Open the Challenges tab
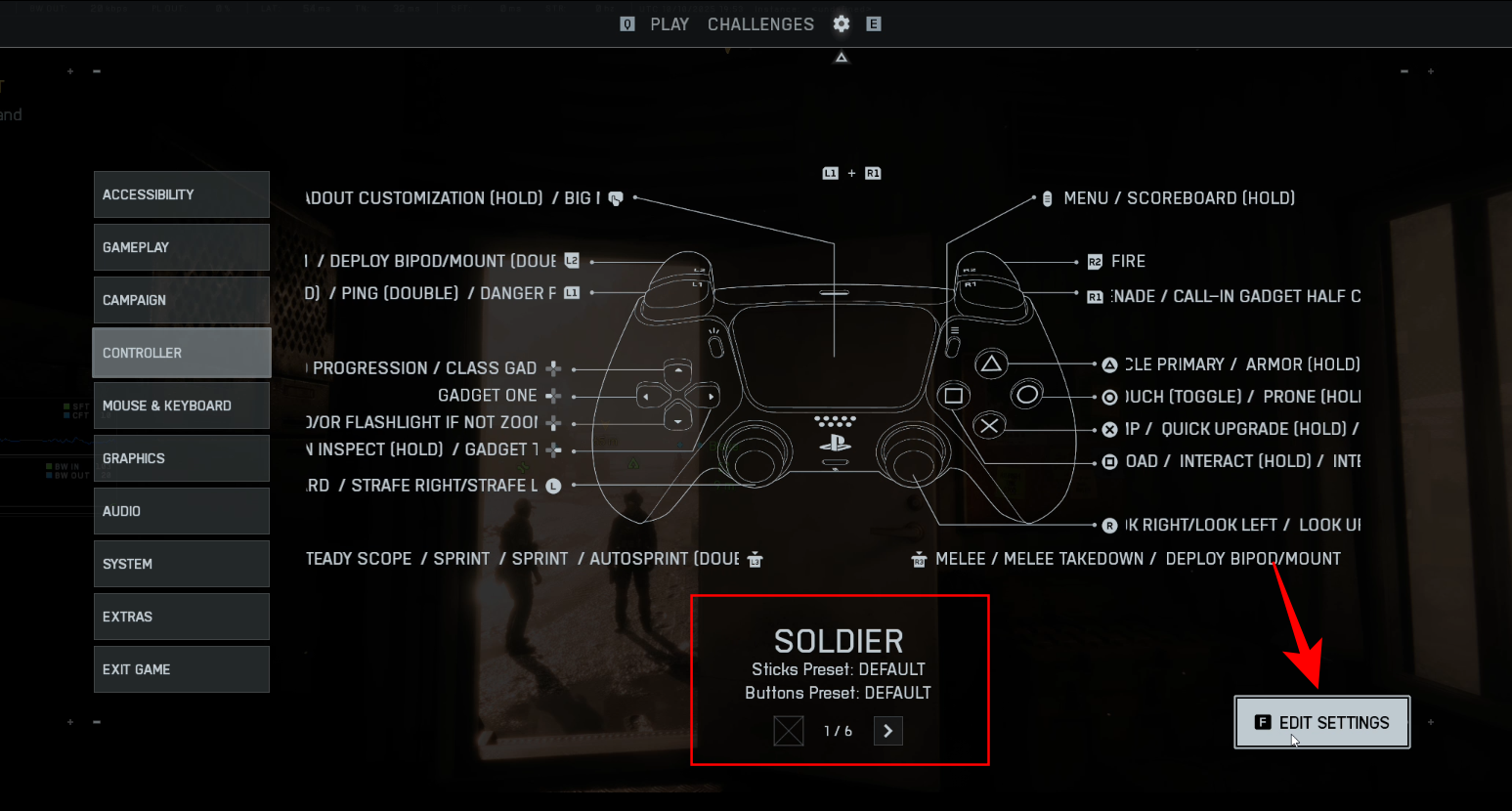 pyautogui.click(x=760, y=24)
